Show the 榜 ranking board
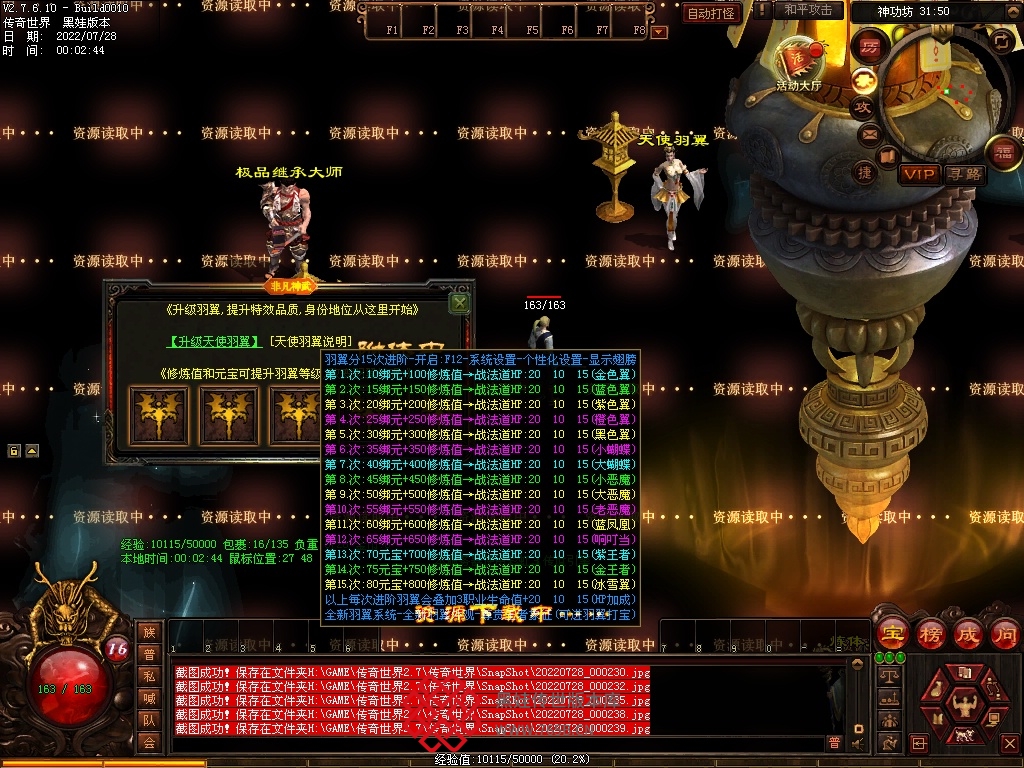The height and width of the screenshot is (768, 1024). click(930, 633)
